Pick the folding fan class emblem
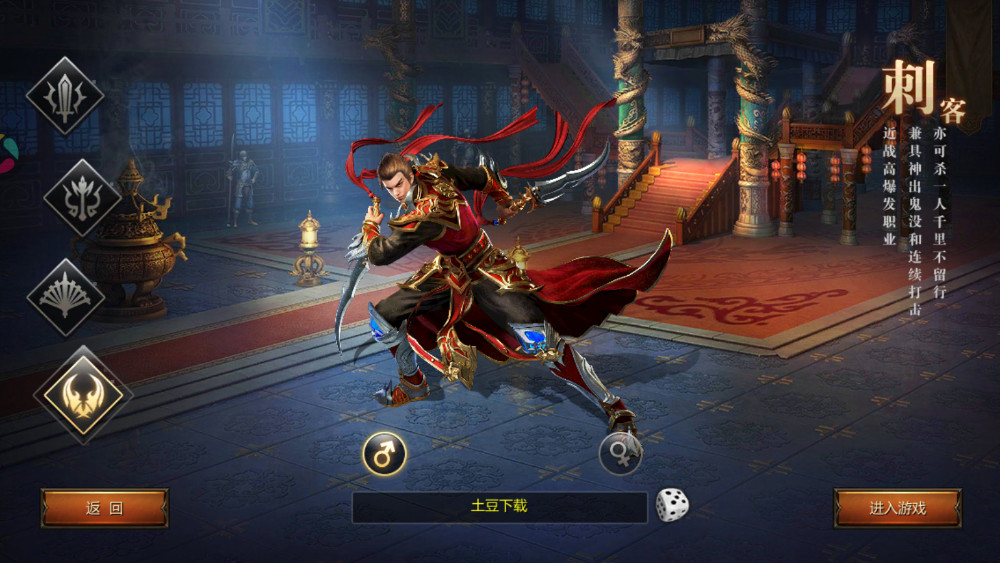Image resolution: width=1000 pixels, height=563 pixels. 66,297
